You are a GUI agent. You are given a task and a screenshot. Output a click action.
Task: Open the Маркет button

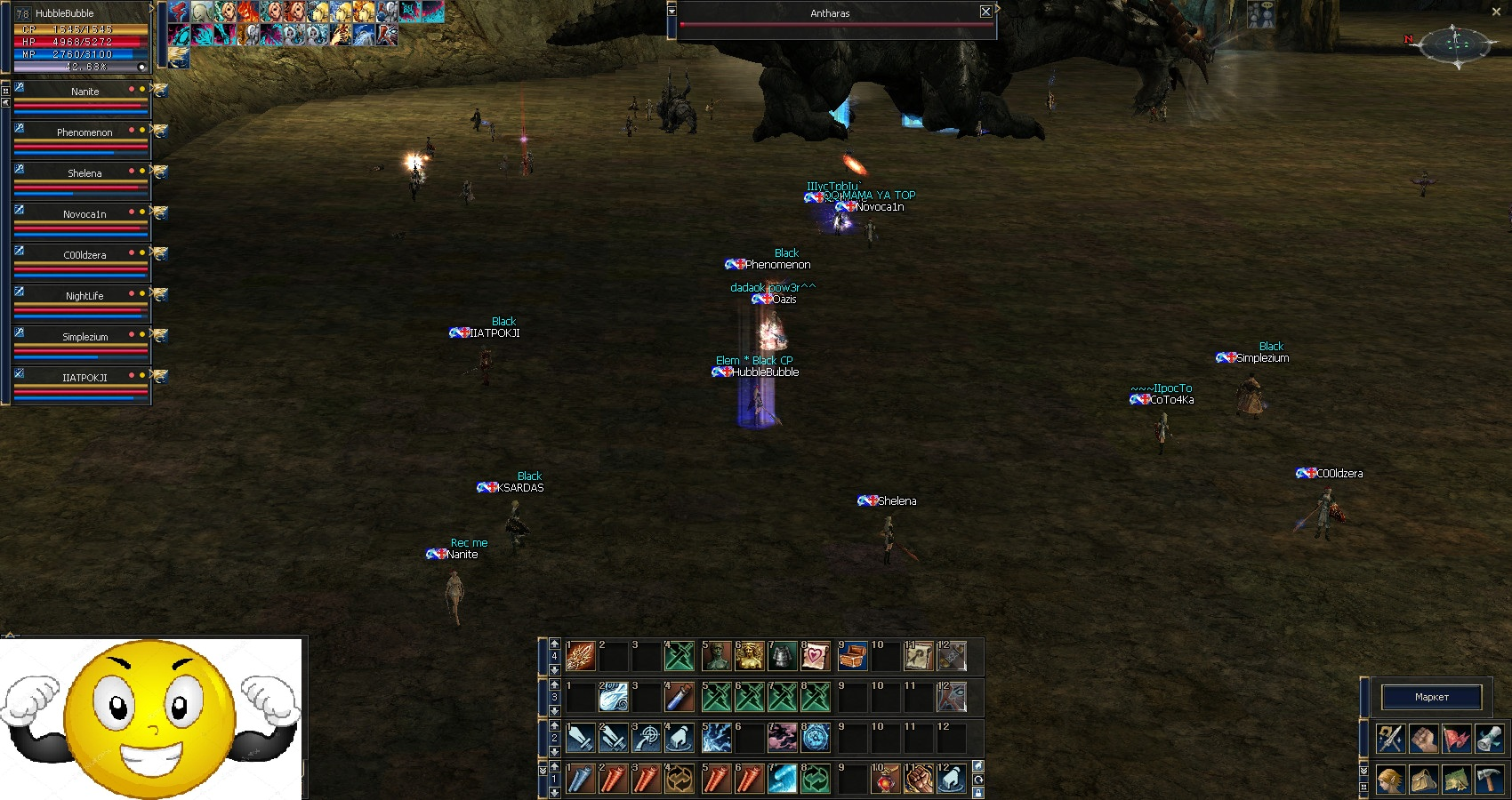1431,697
